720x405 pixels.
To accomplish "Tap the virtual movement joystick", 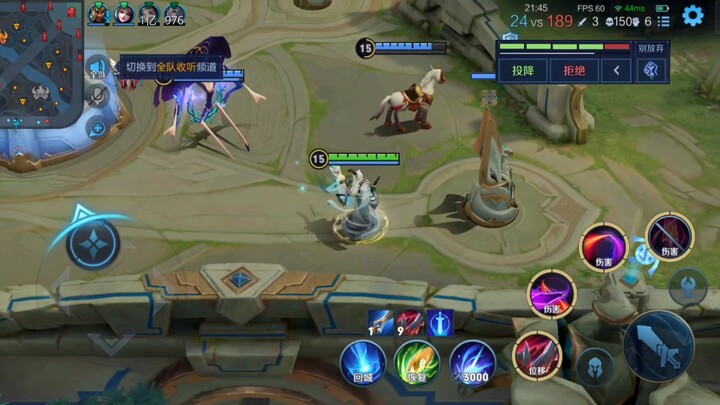I will pyautogui.click(x=93, y=242).
